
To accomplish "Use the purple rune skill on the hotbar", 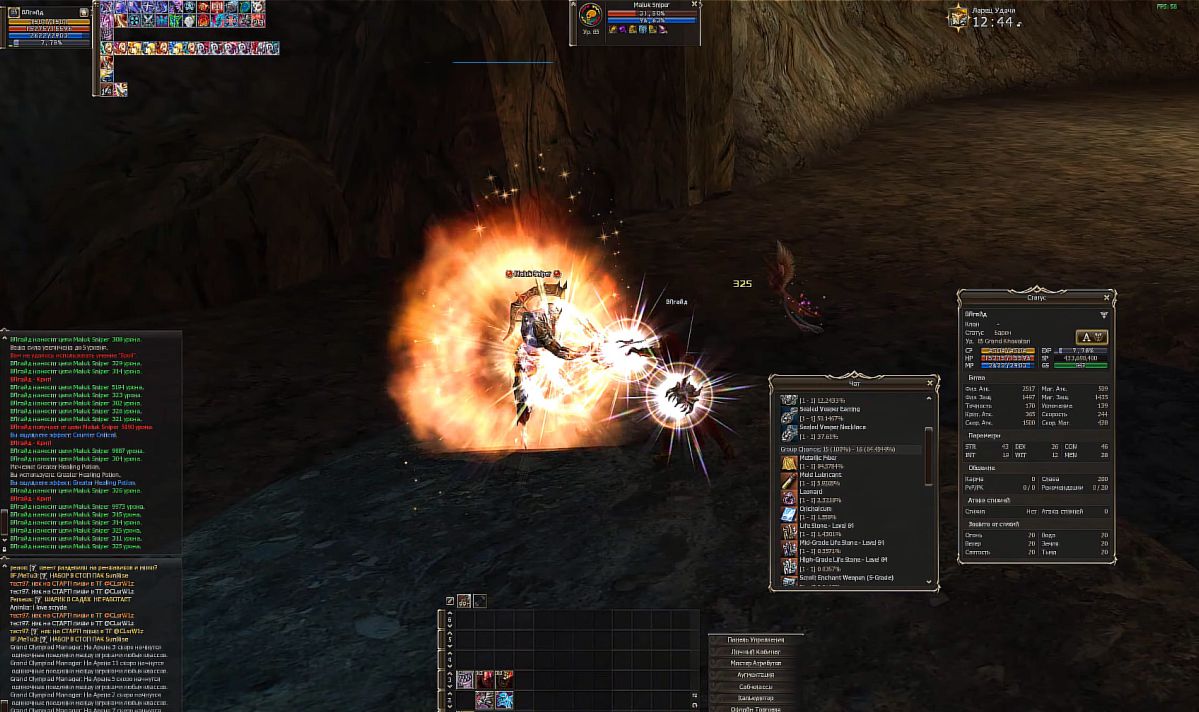I will 465,680.
